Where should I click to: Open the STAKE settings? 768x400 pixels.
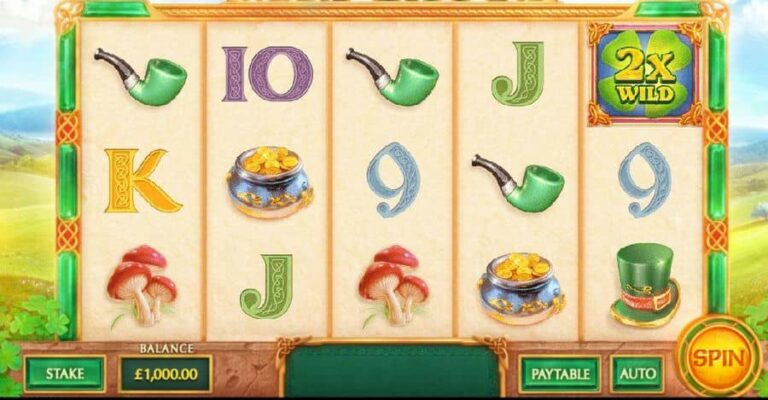point(65,374)
